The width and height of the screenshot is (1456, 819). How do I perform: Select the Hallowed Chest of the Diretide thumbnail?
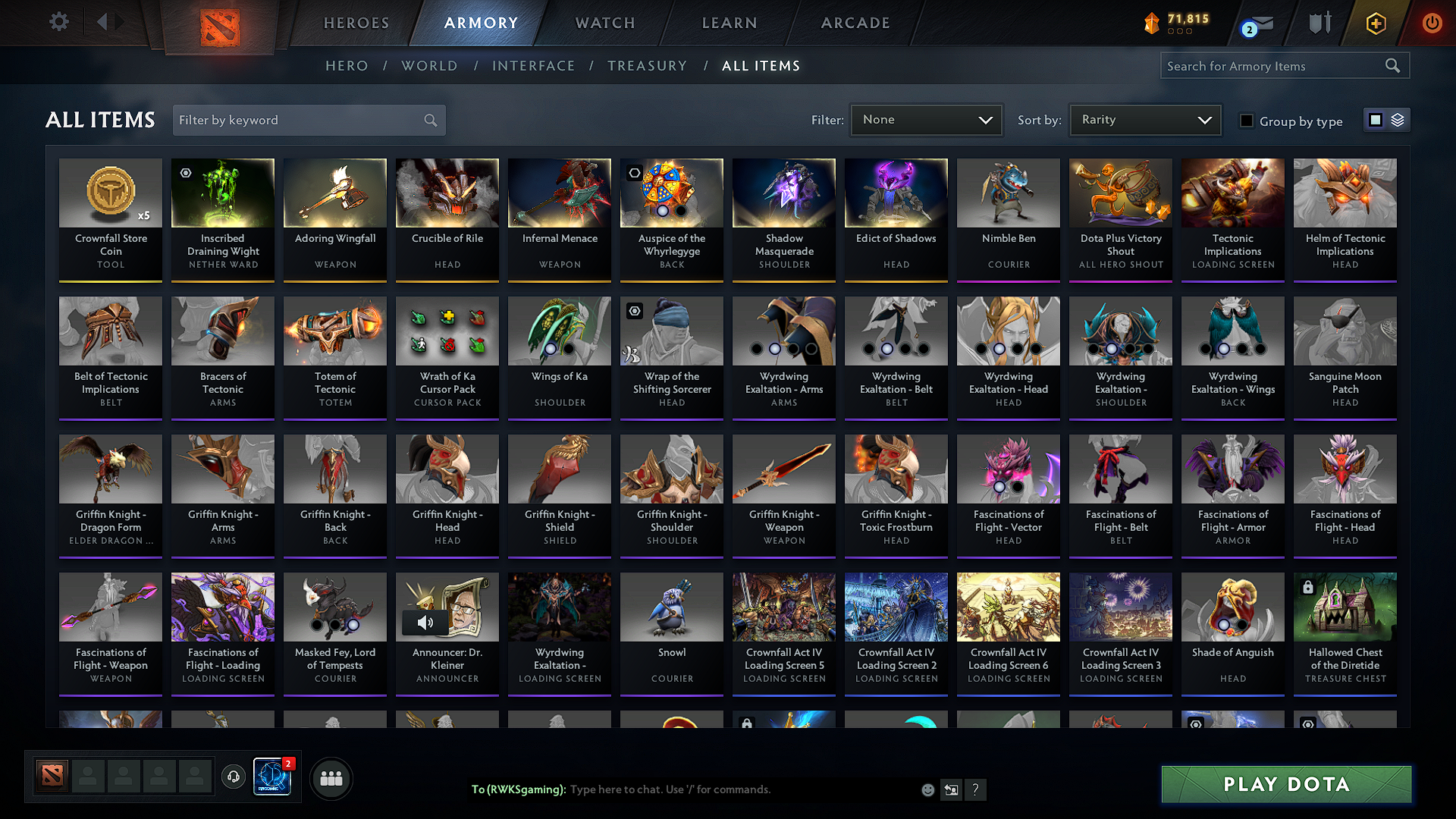tap(1345, 607)
